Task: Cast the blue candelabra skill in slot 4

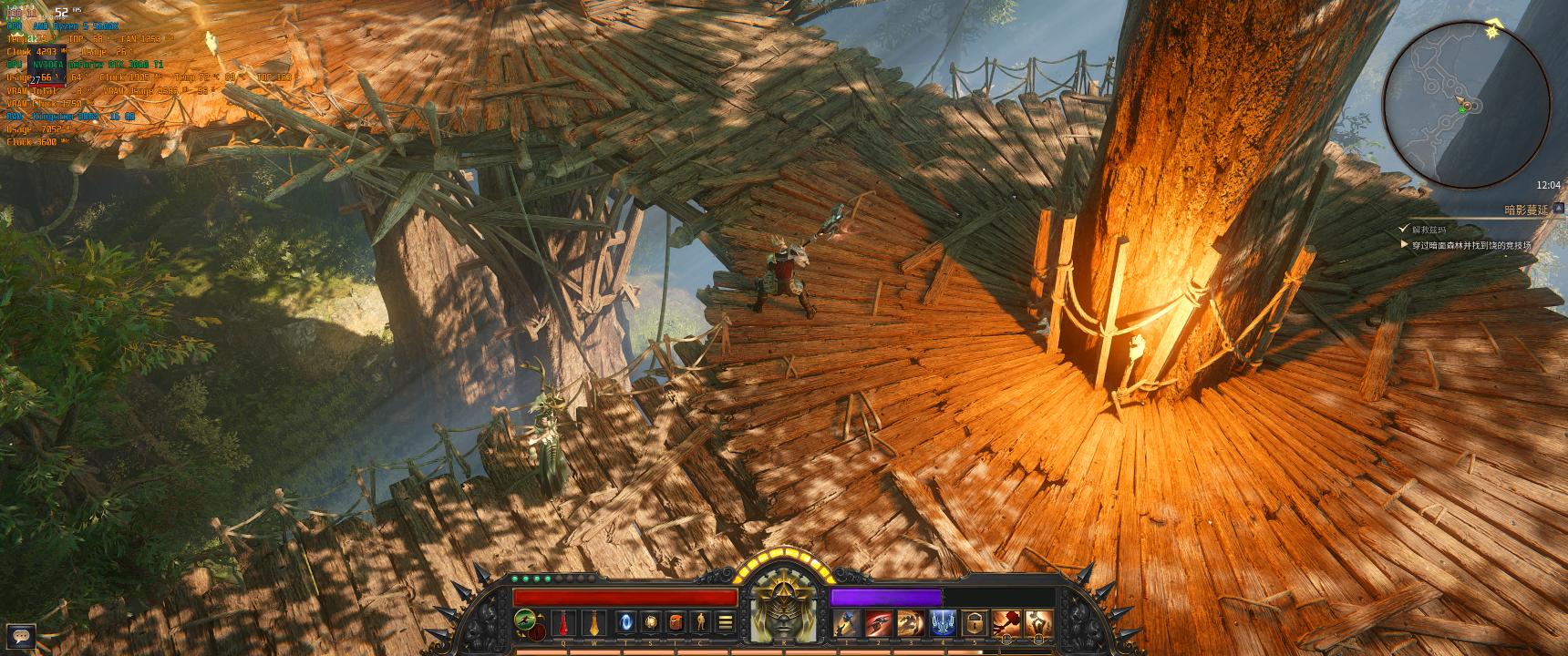Action: tap(944, 623)
